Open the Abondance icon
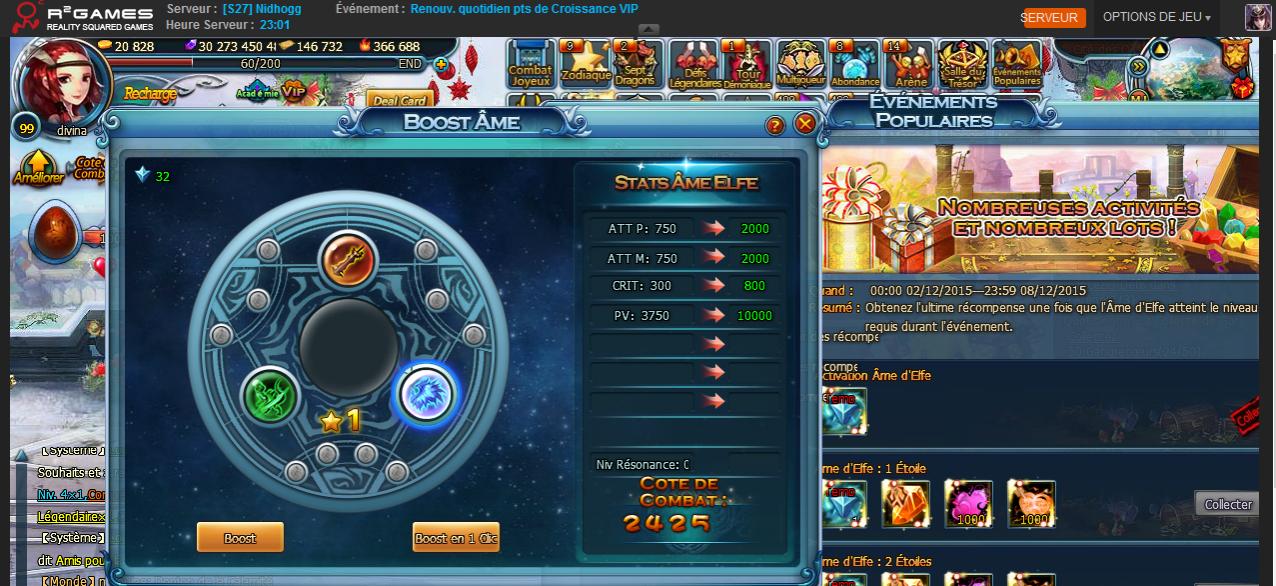 click(855, 63)
